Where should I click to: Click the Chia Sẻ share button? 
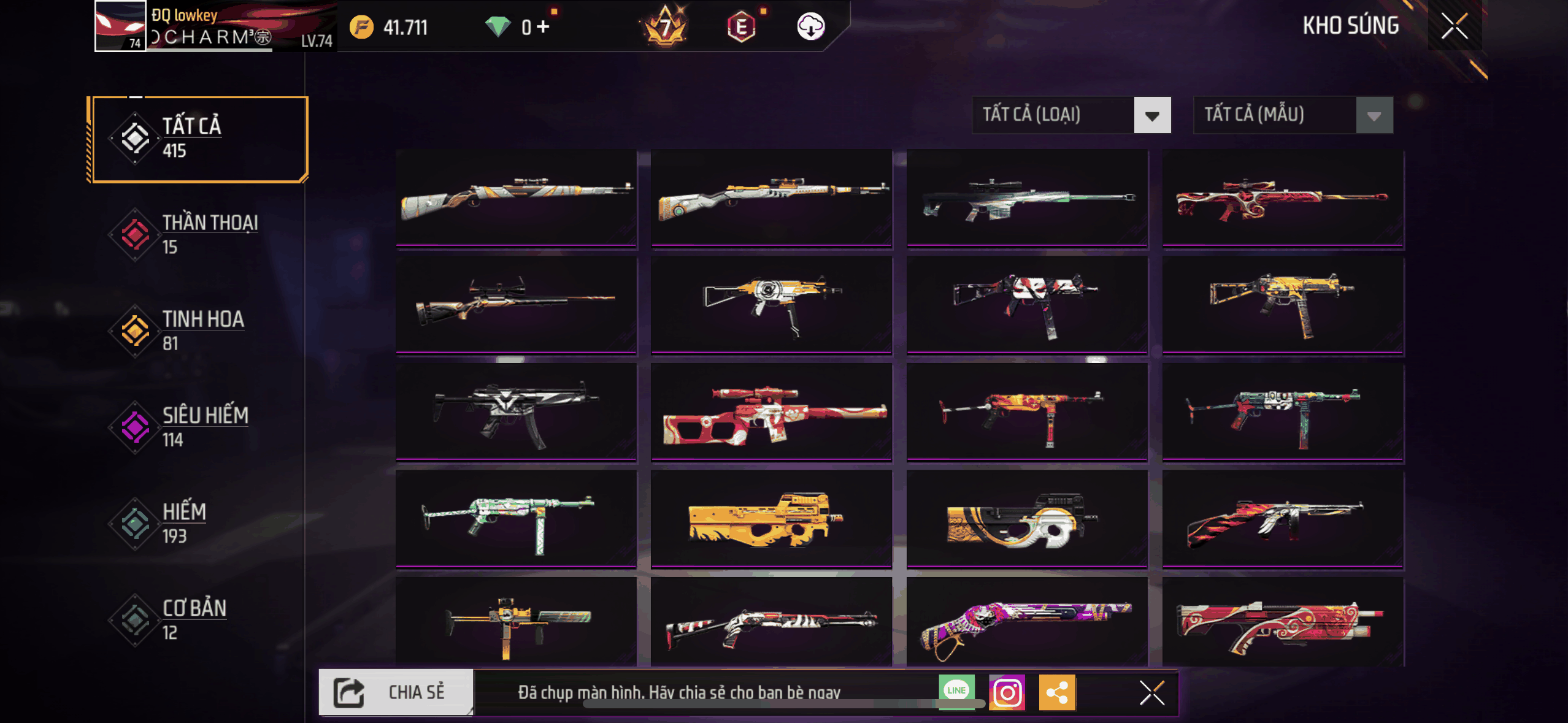coord(396,692)
